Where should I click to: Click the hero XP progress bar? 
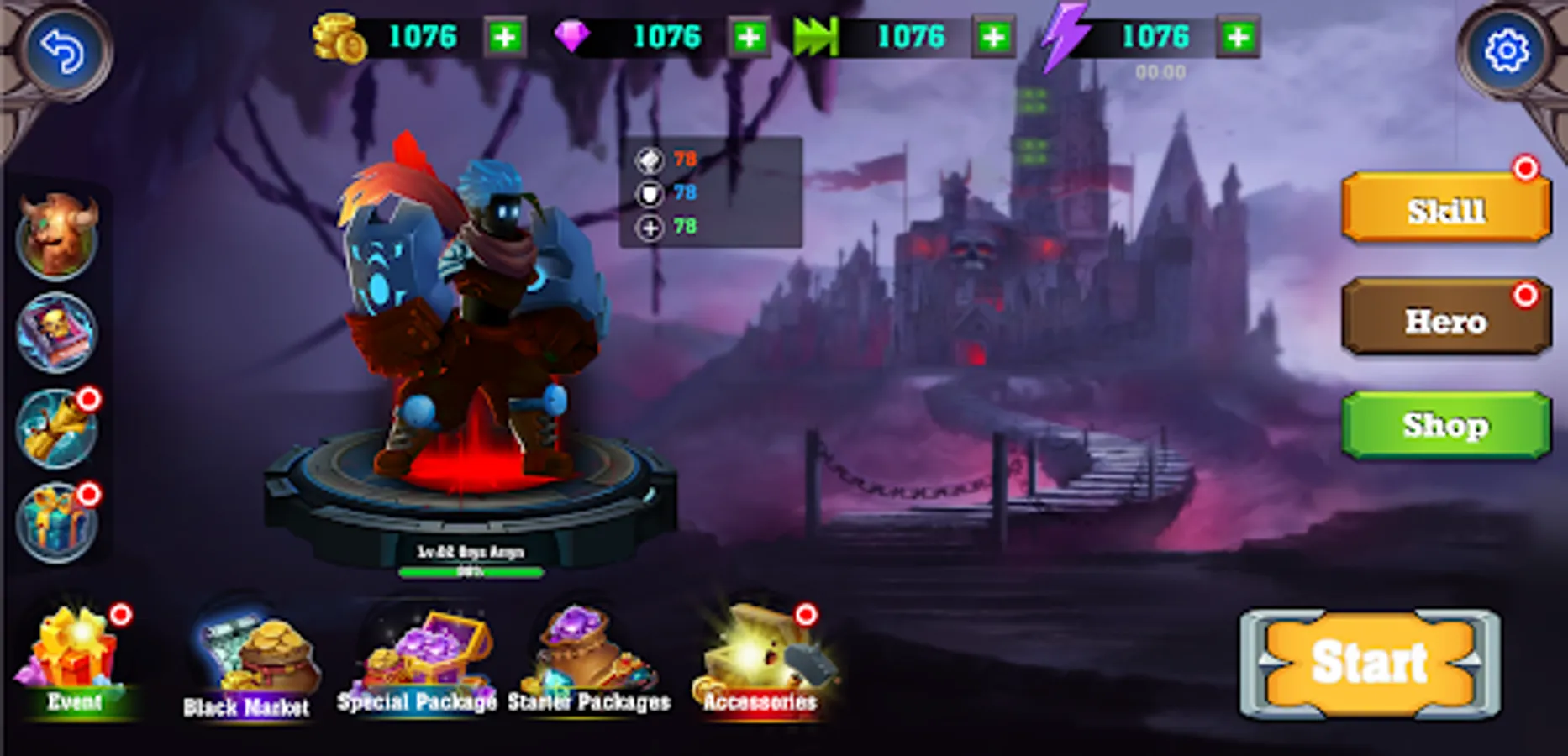pyautogui.click(x=471, y=570)
